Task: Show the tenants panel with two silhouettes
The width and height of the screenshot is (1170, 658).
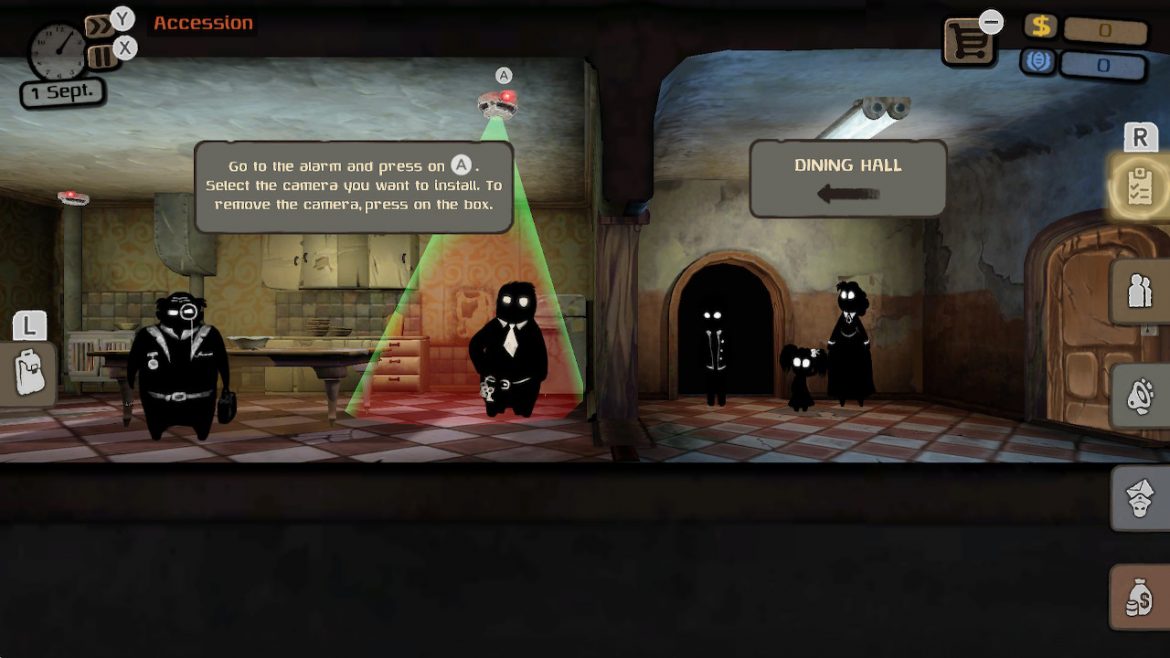Action: (x=1140, y=291)
